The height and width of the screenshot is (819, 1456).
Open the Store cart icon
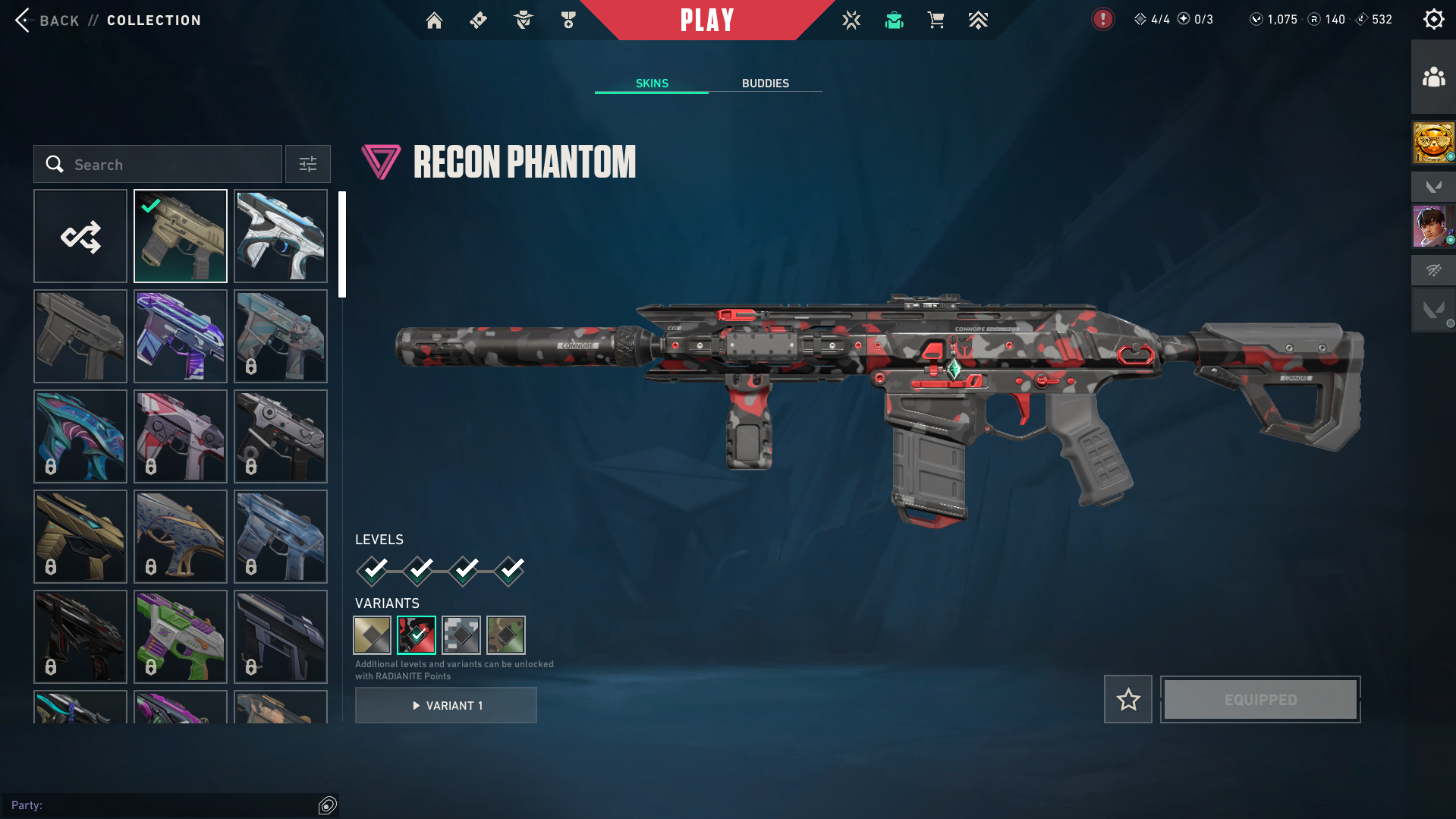click(x=936, y=20)
